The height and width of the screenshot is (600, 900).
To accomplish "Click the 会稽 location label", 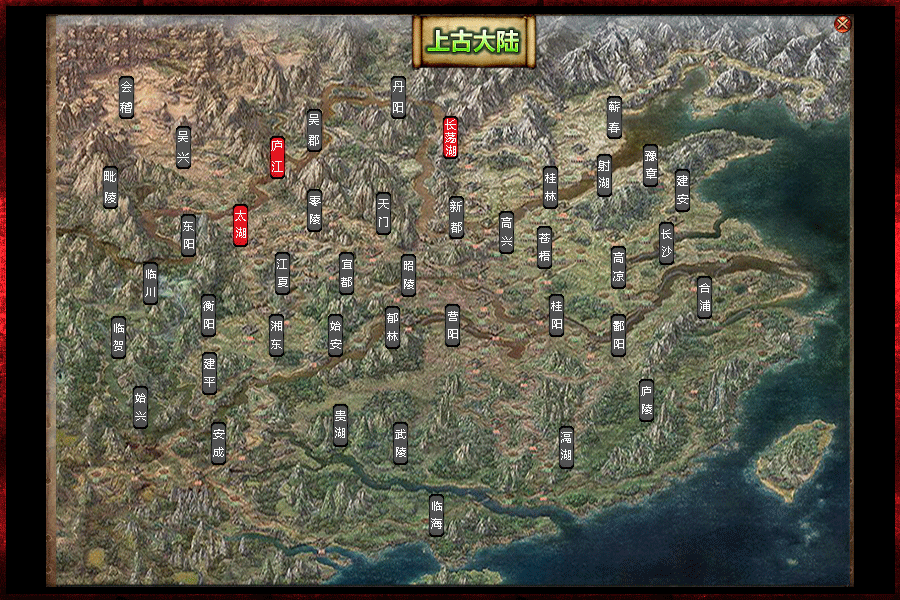I will coord(126,98).
